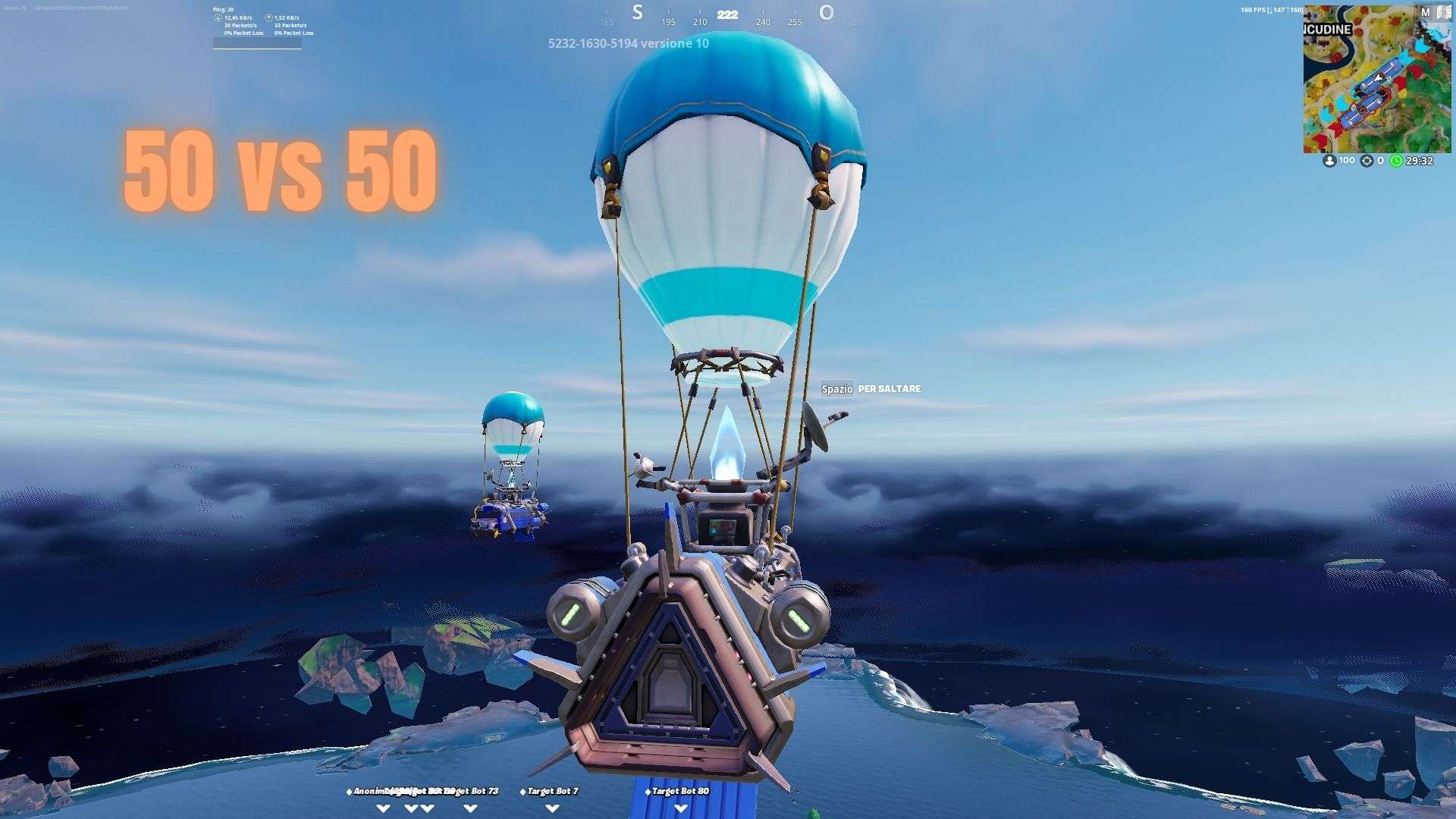
Task: Click the chevron under Target Bot 73's name
Action: pyautogui.click(x=469, y=807)
